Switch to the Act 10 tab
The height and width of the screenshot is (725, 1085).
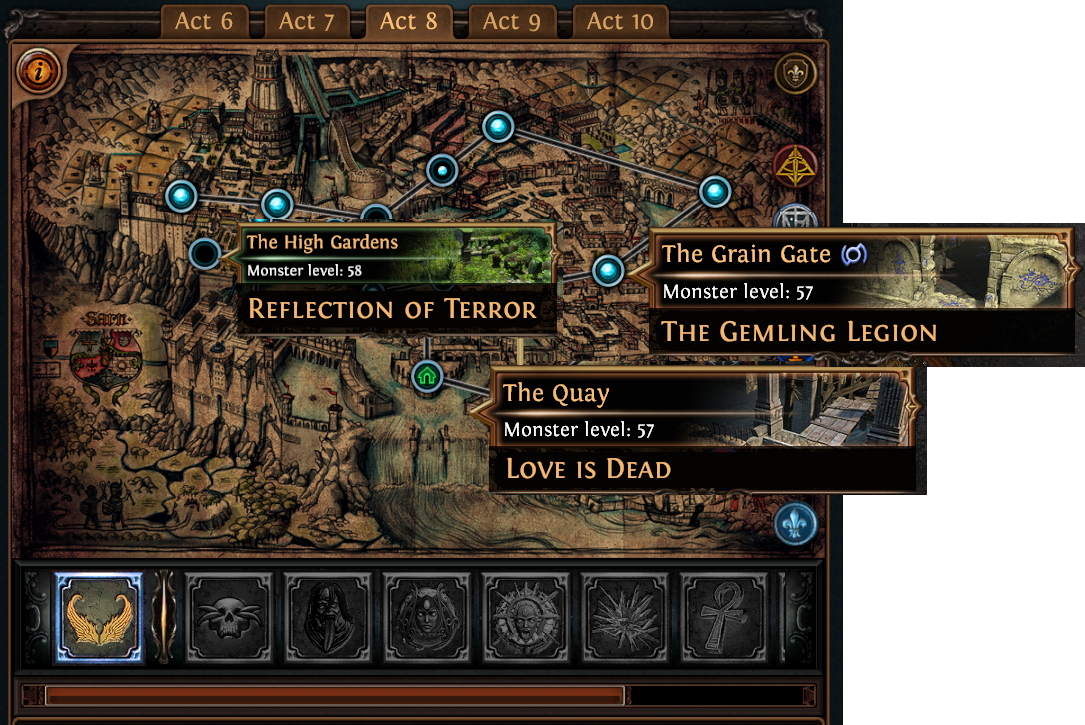coord(620,22)
